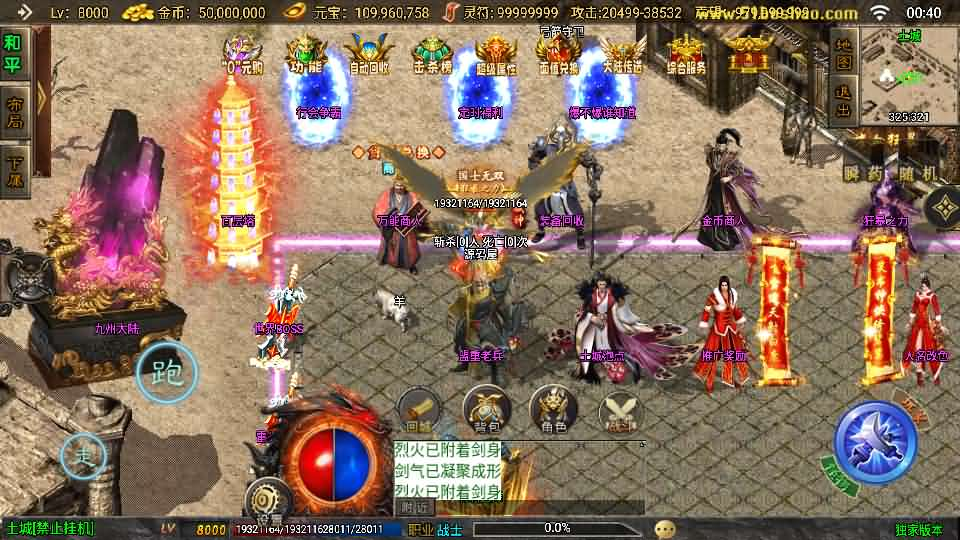The image size is (960, 540).
Task: Switch movement to 走 walk mode
Action: [85, 457]
